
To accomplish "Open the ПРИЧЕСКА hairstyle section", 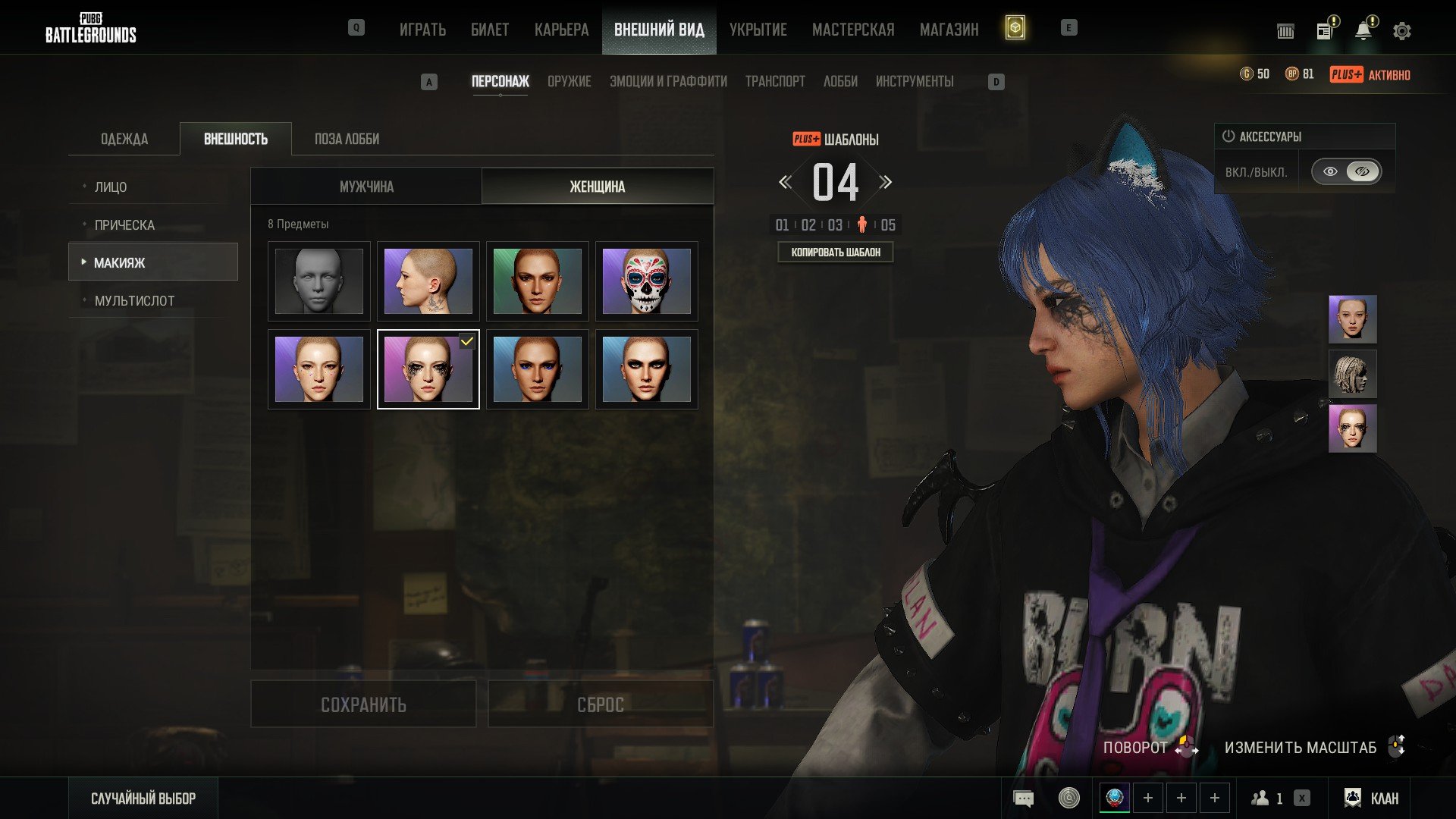I will coord(124,224).
